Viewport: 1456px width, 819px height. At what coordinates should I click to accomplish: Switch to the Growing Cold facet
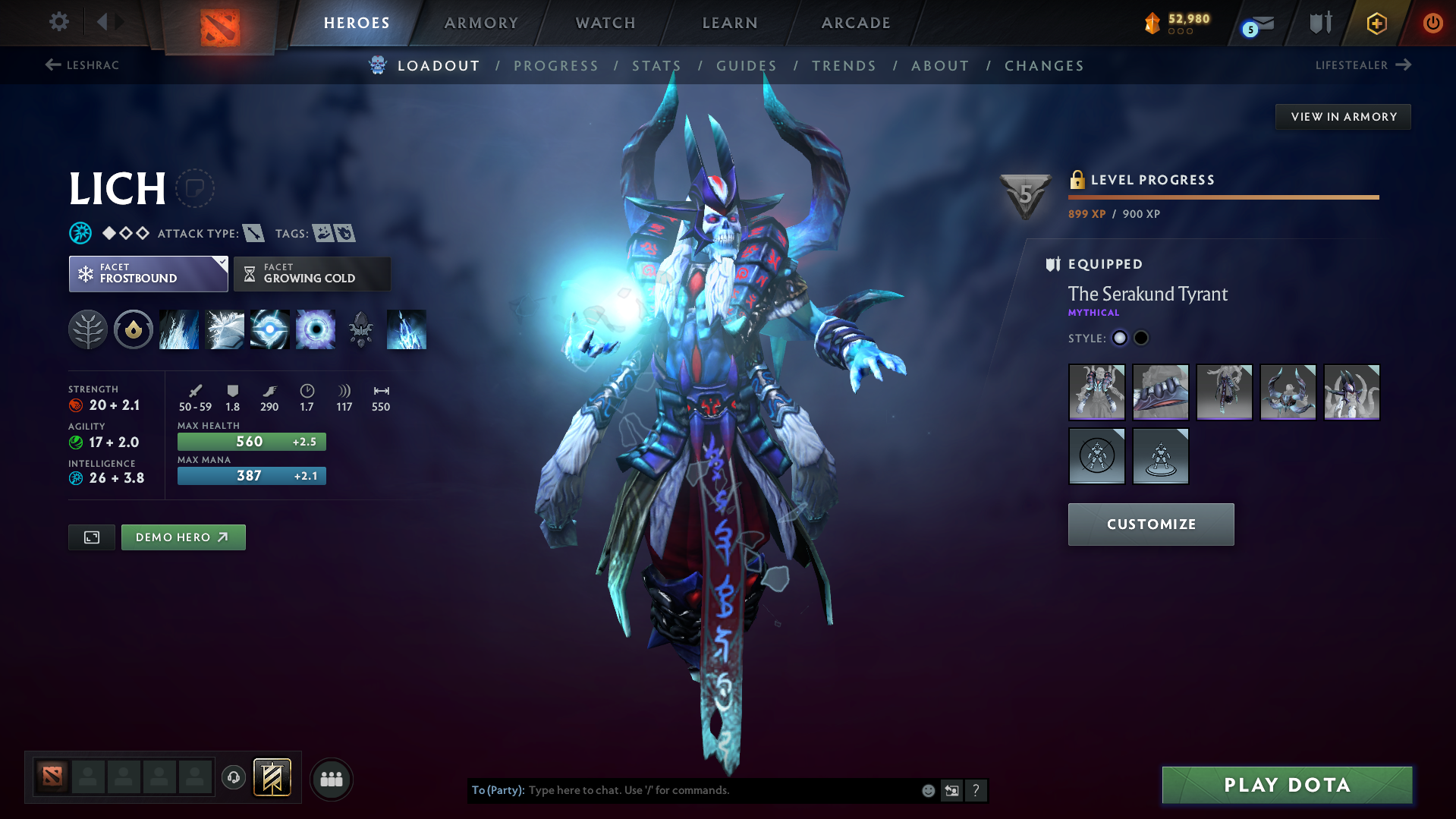click(x=312, y=274)
